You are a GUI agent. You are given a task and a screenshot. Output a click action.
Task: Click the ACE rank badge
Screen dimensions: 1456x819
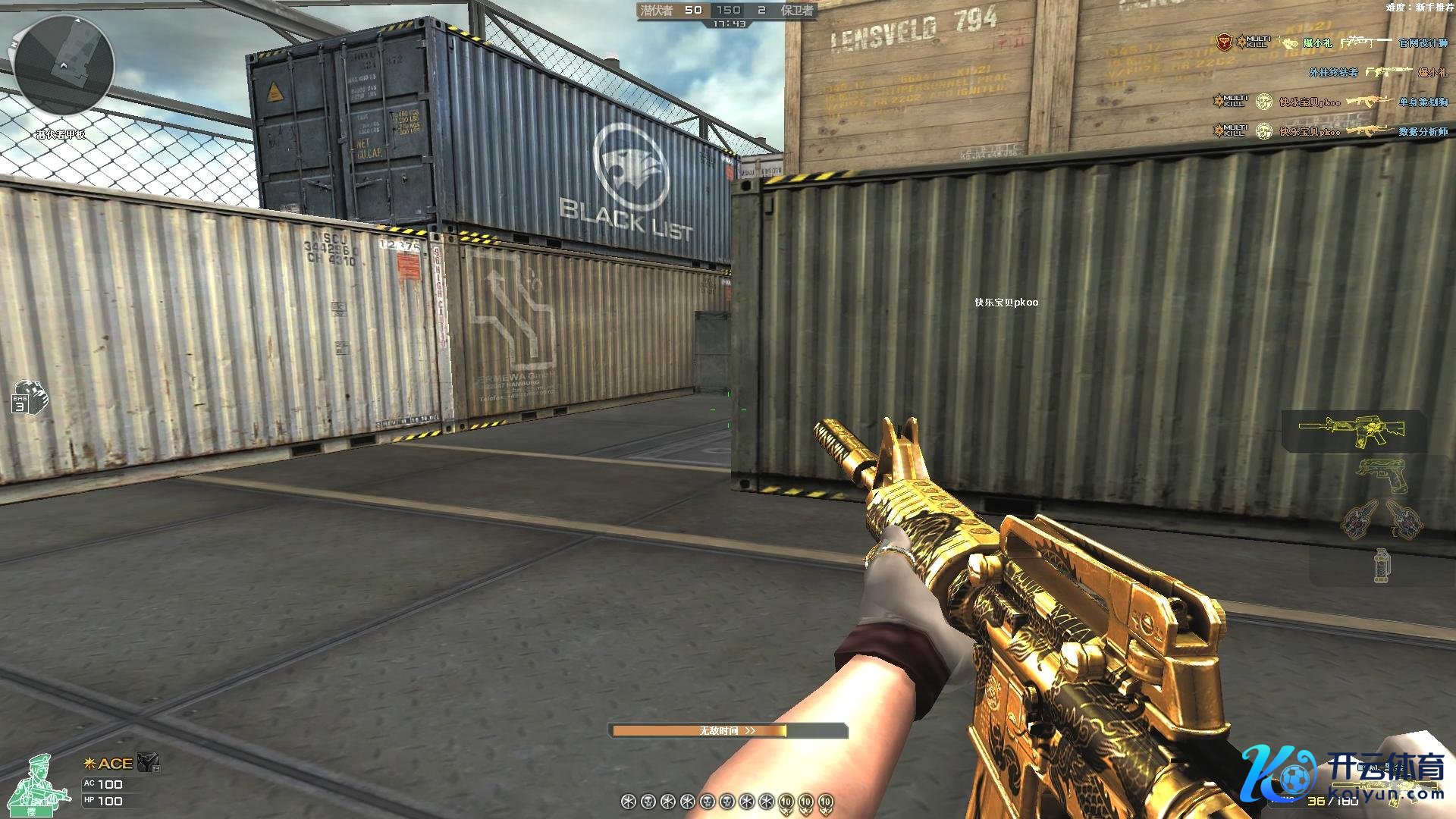[108, 764]
